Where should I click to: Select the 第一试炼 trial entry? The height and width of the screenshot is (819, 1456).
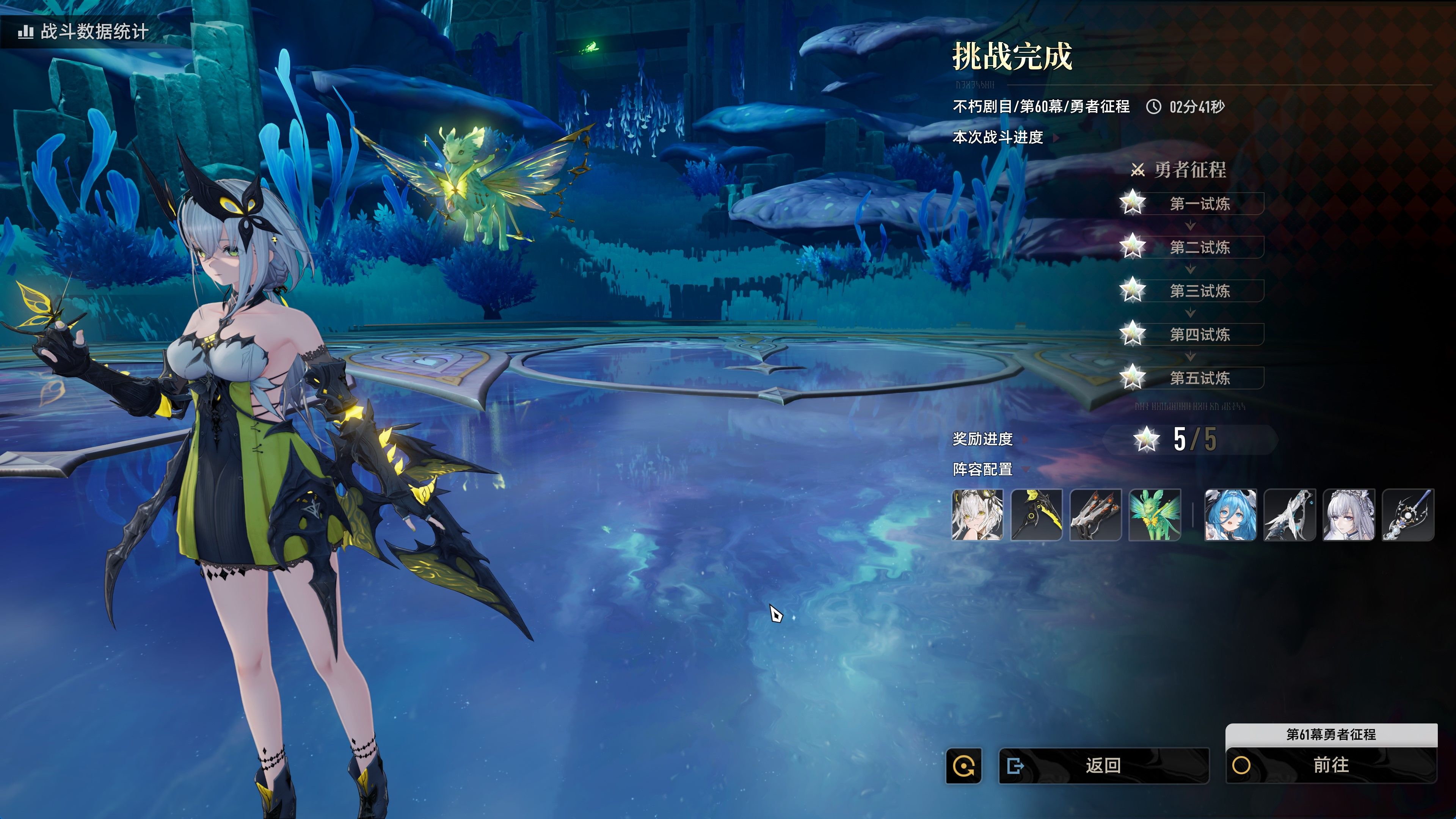point(1199,204)
